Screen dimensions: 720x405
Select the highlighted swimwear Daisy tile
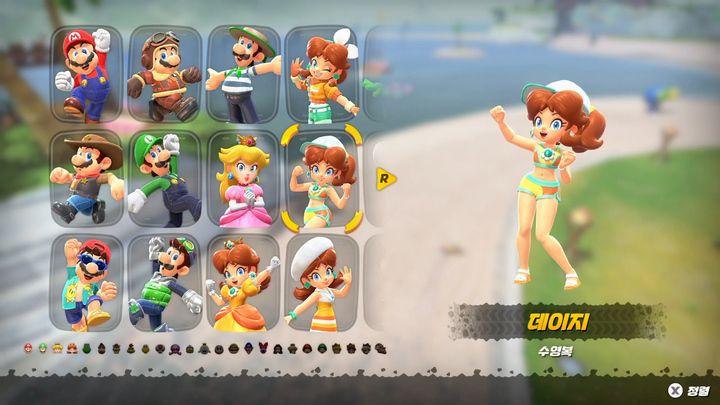point(321,178)
